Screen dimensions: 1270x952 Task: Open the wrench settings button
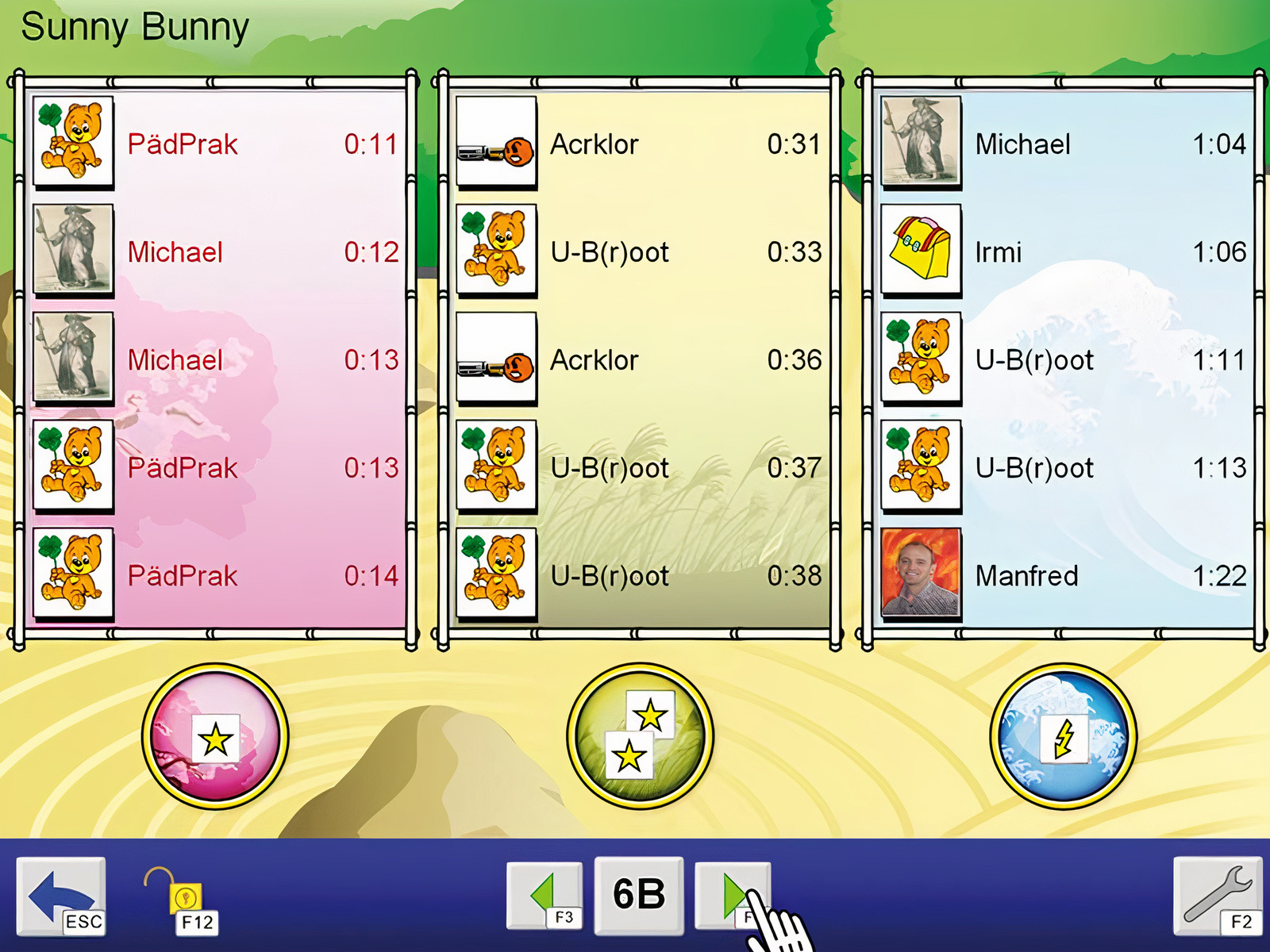coord(1217,894)
